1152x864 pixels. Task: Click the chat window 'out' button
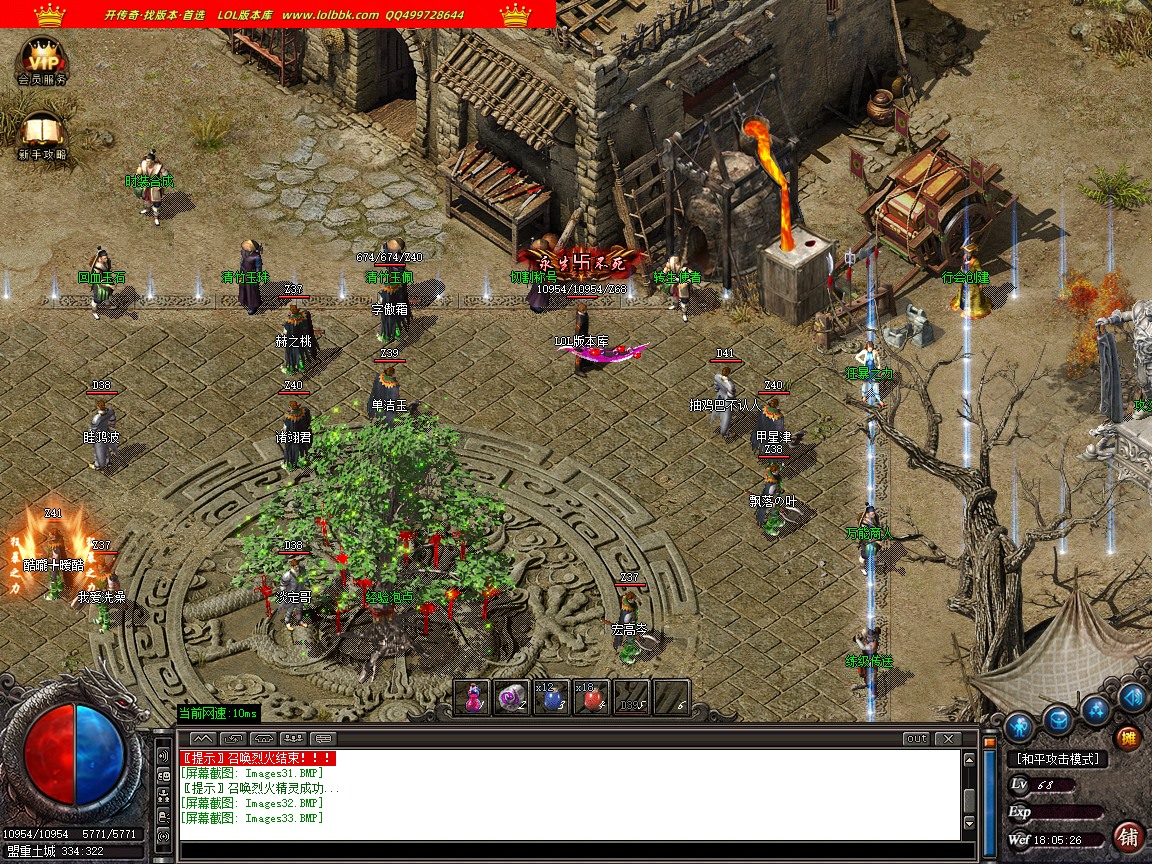(915, 739)
